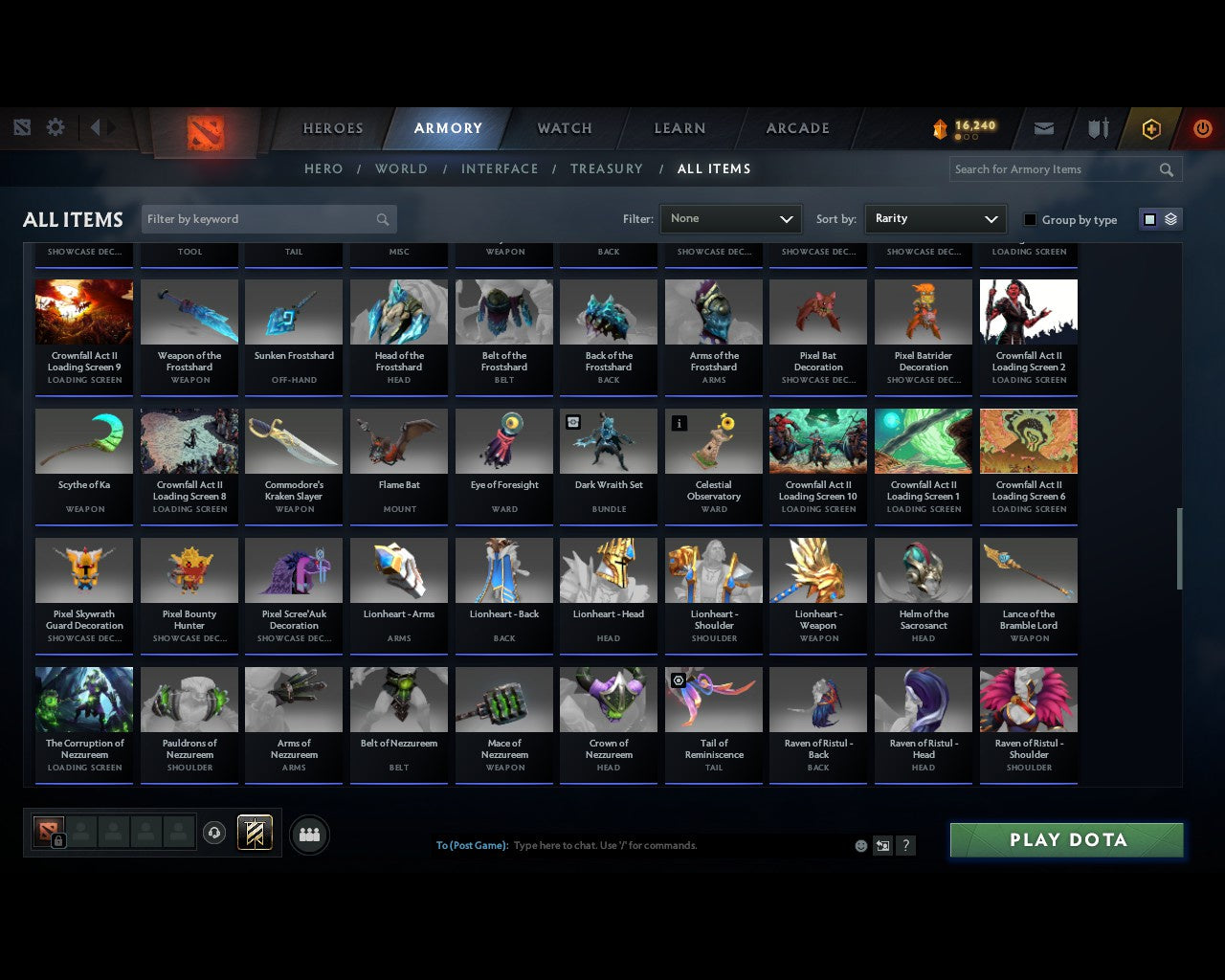The image size is (1225, 980).
Task: Enable the Group by type checkbox
Action: [x=1030, y=219]
